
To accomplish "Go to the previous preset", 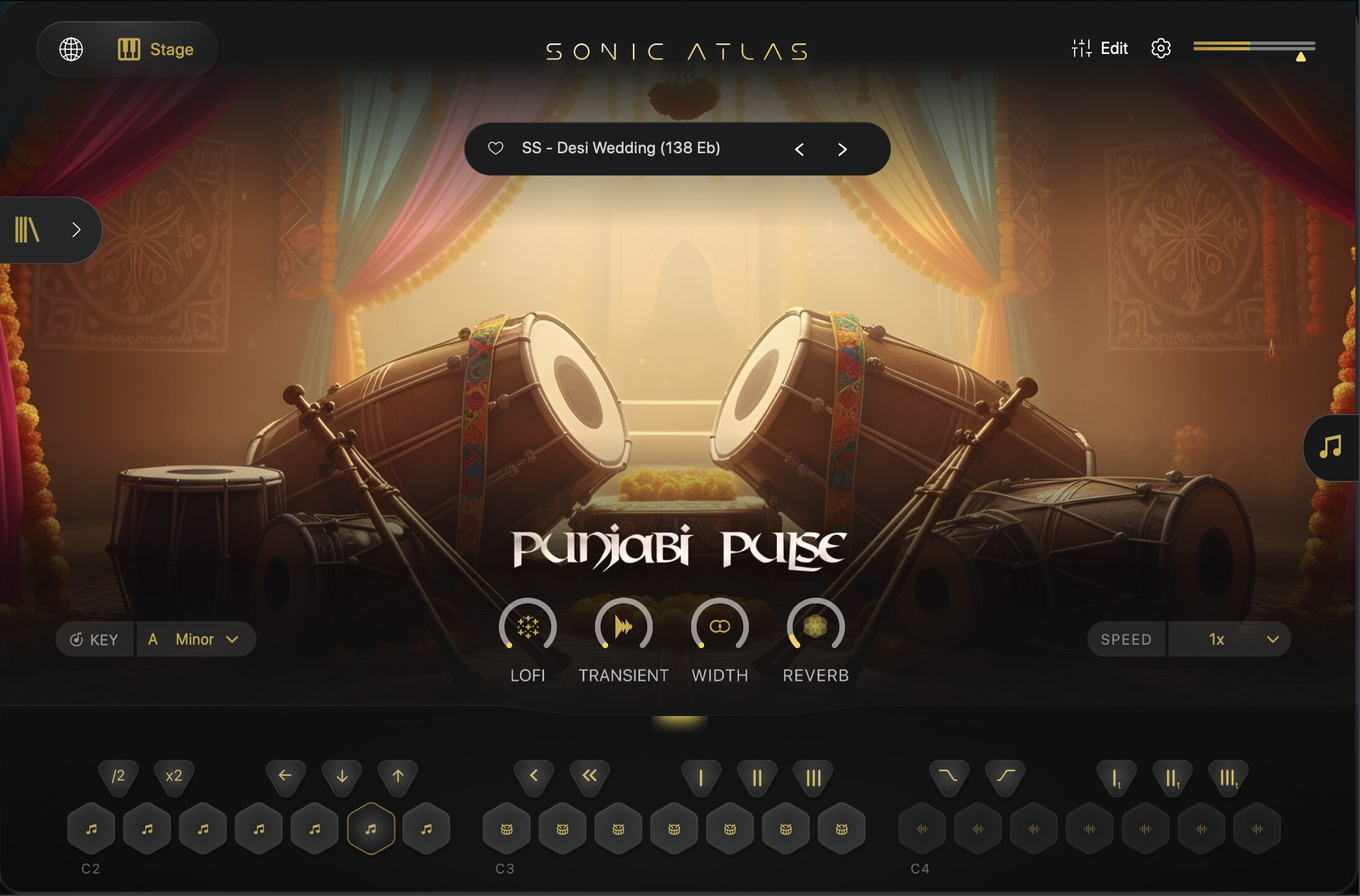I will pyautogui.click(x=799, y=150).
